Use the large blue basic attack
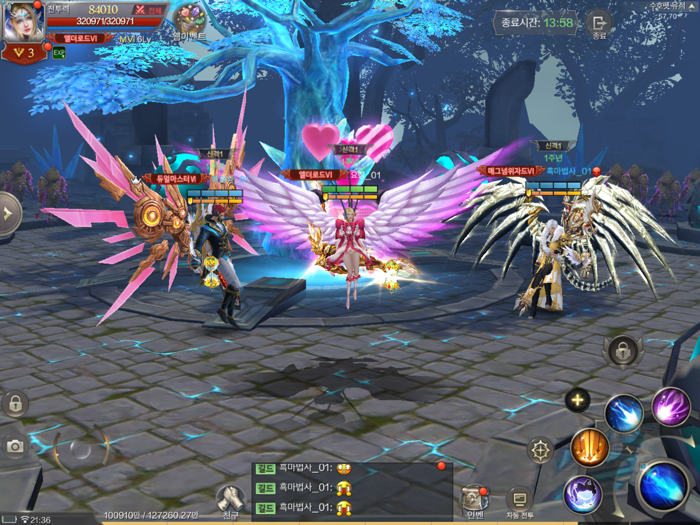Screen dimensions: 700x525 click(663, 485)
